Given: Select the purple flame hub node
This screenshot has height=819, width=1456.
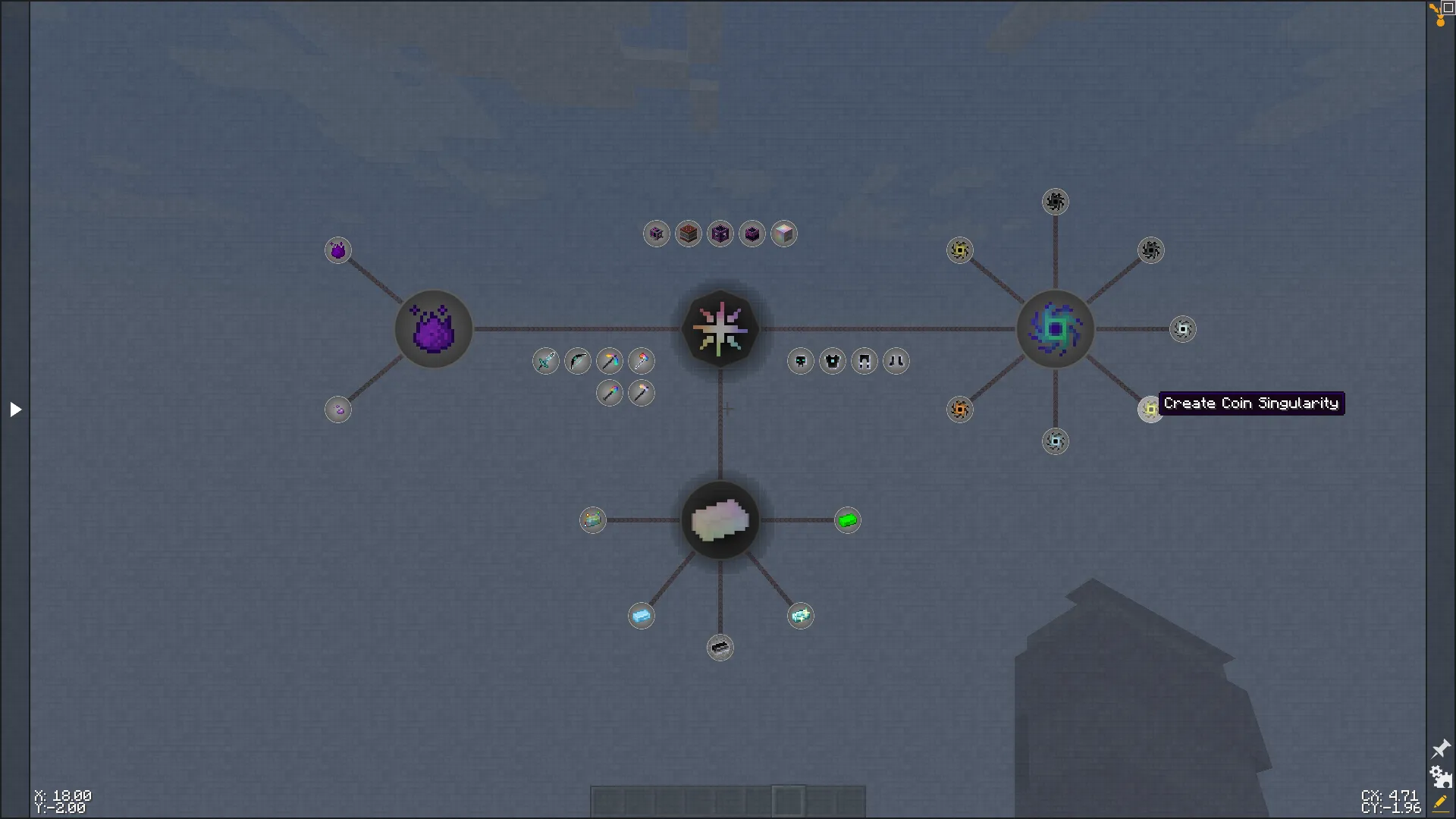Looking at the screenshot, I should (433, 329).
